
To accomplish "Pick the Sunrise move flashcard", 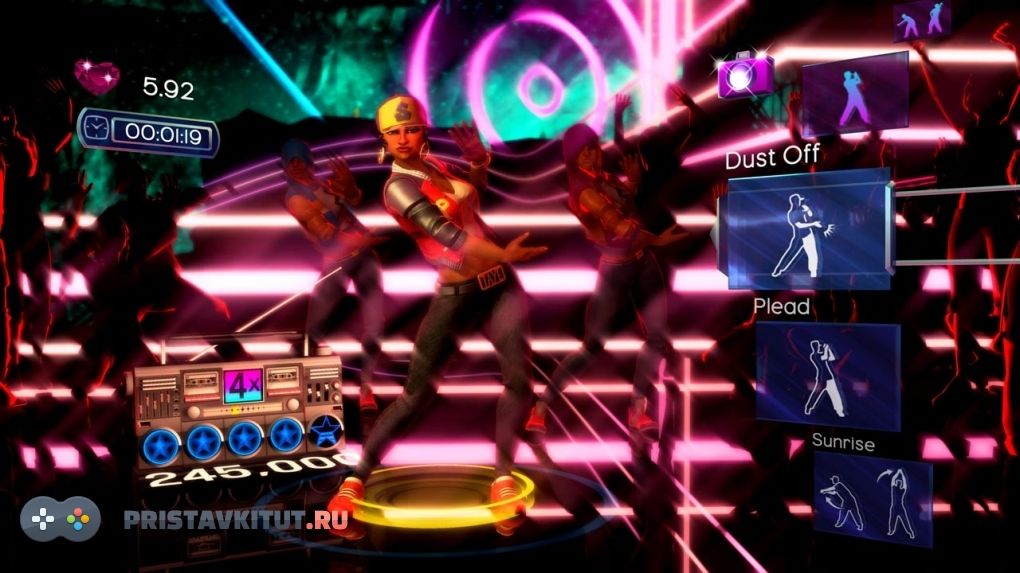I will pos(872,498).
